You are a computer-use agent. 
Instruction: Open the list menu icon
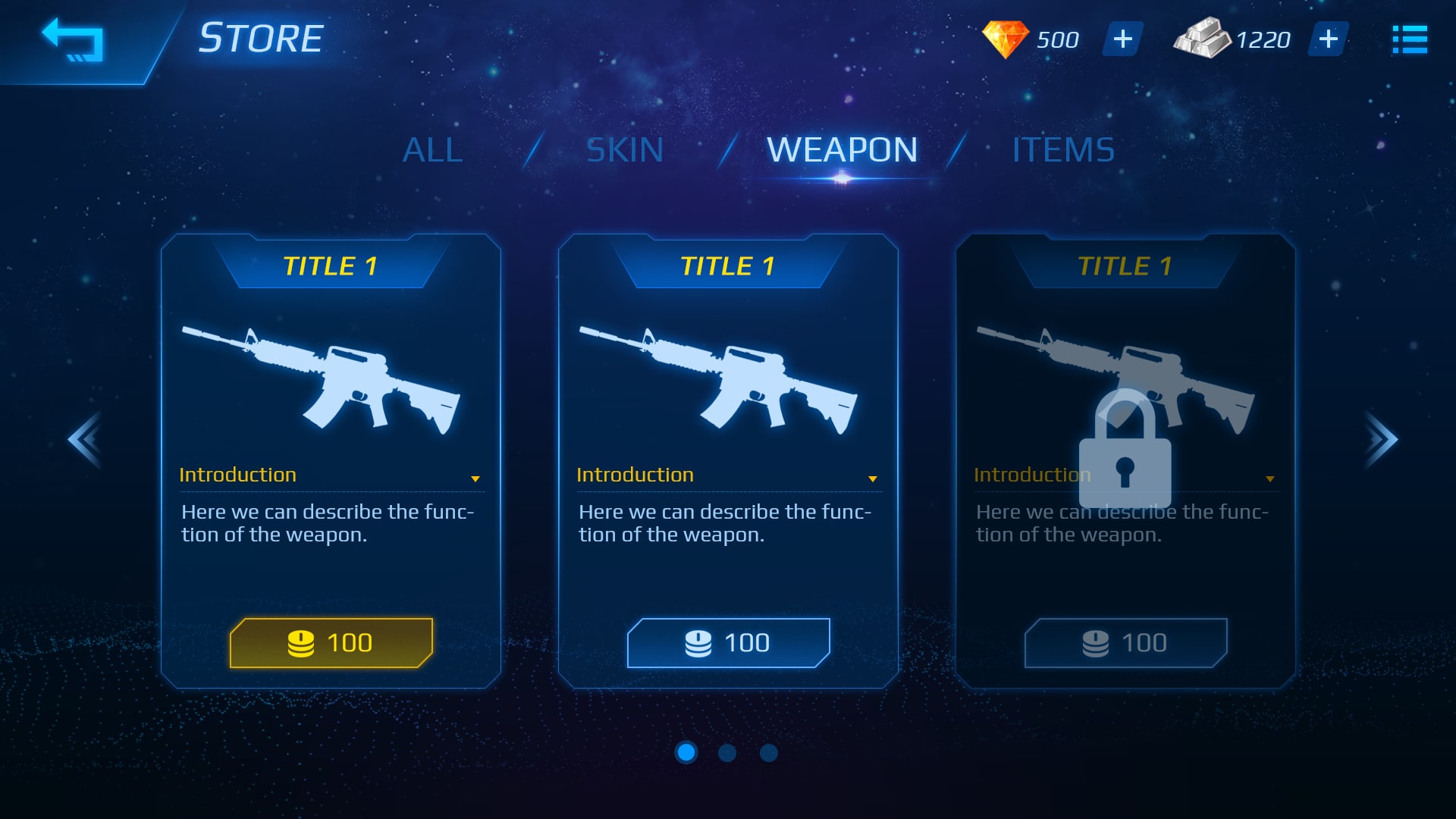[x=1410, y=40]
